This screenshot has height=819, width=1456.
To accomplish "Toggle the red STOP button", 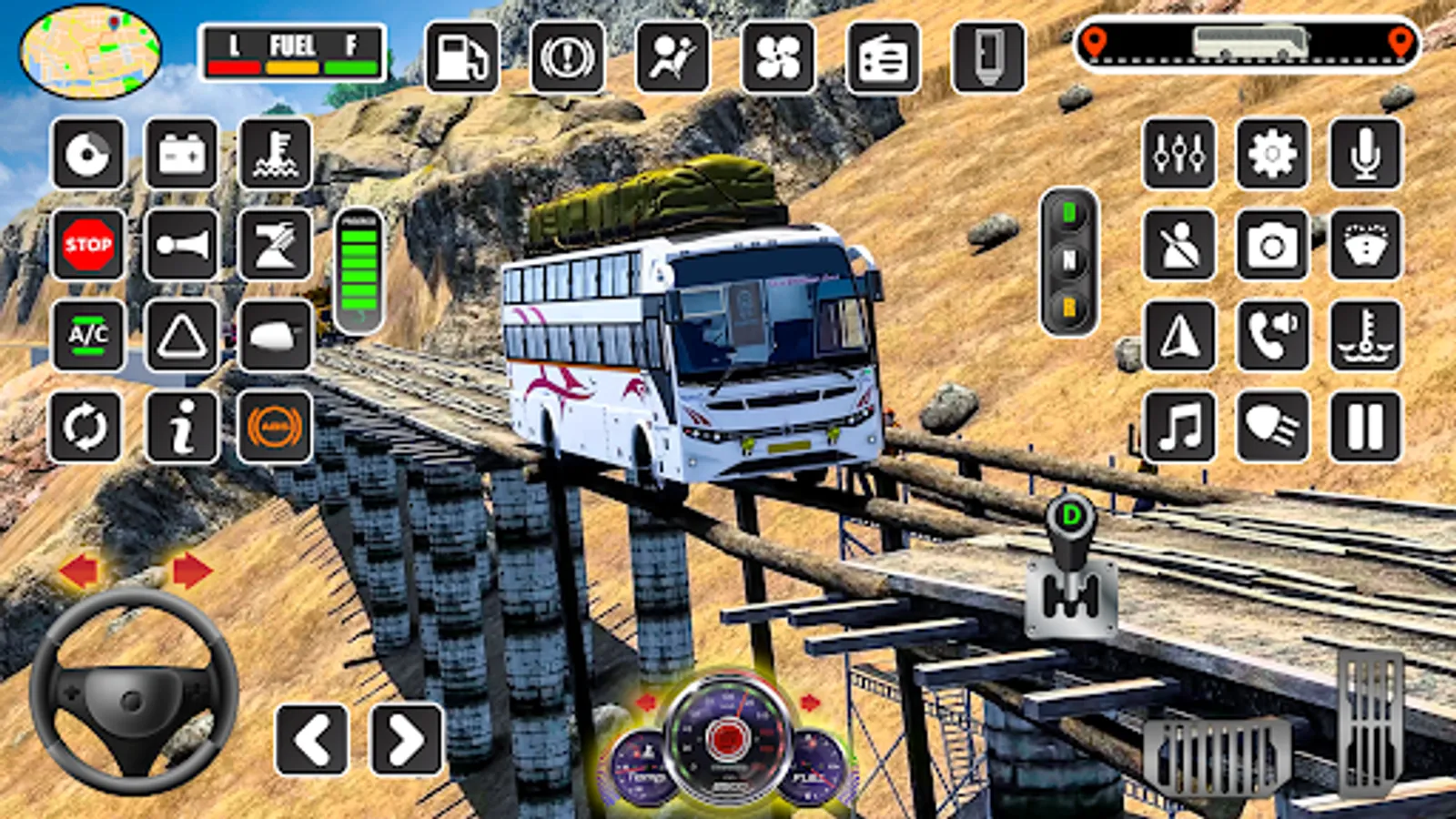I will [88, 244].
